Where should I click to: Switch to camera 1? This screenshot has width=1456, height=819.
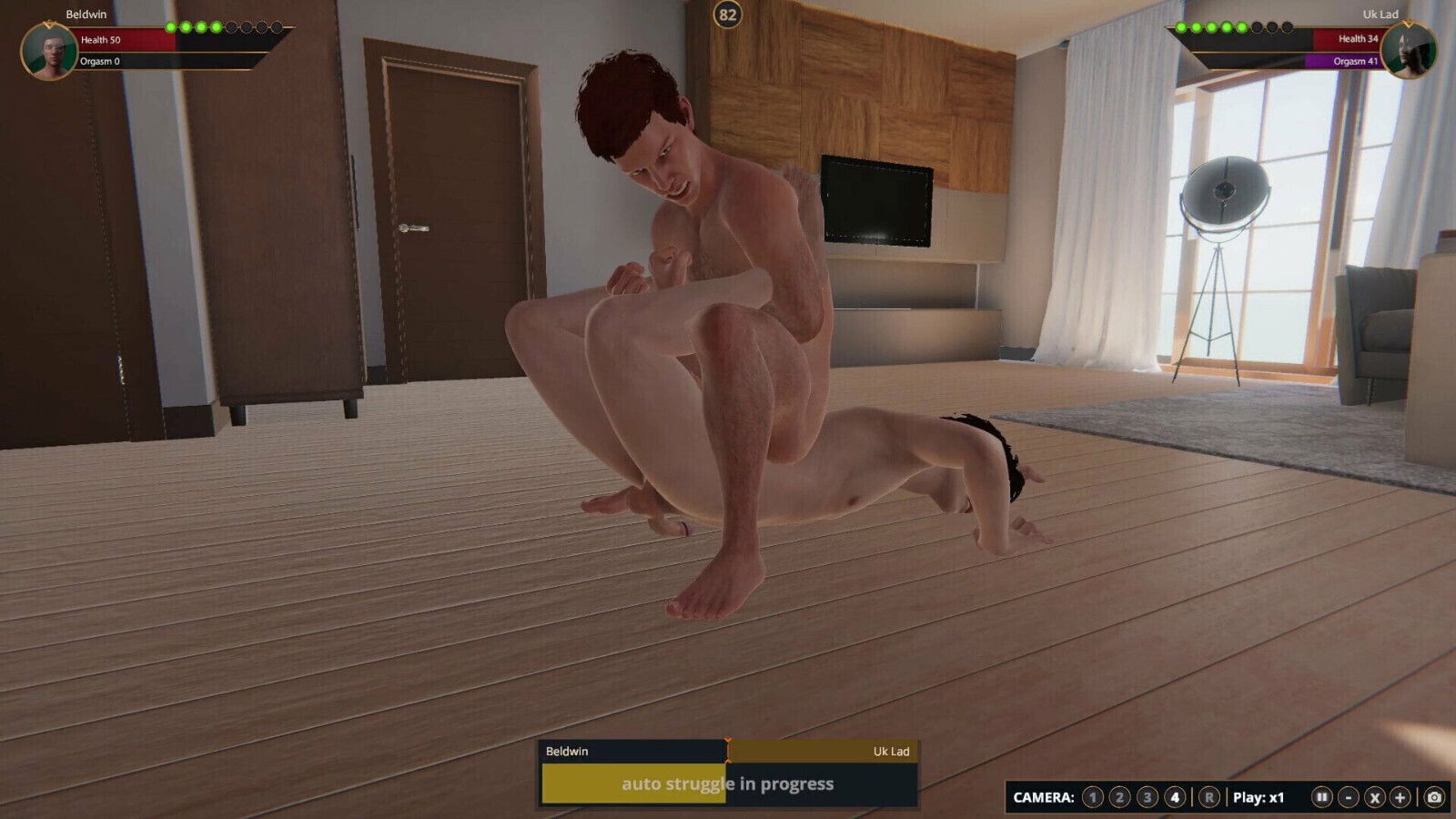coord(1093,797)
